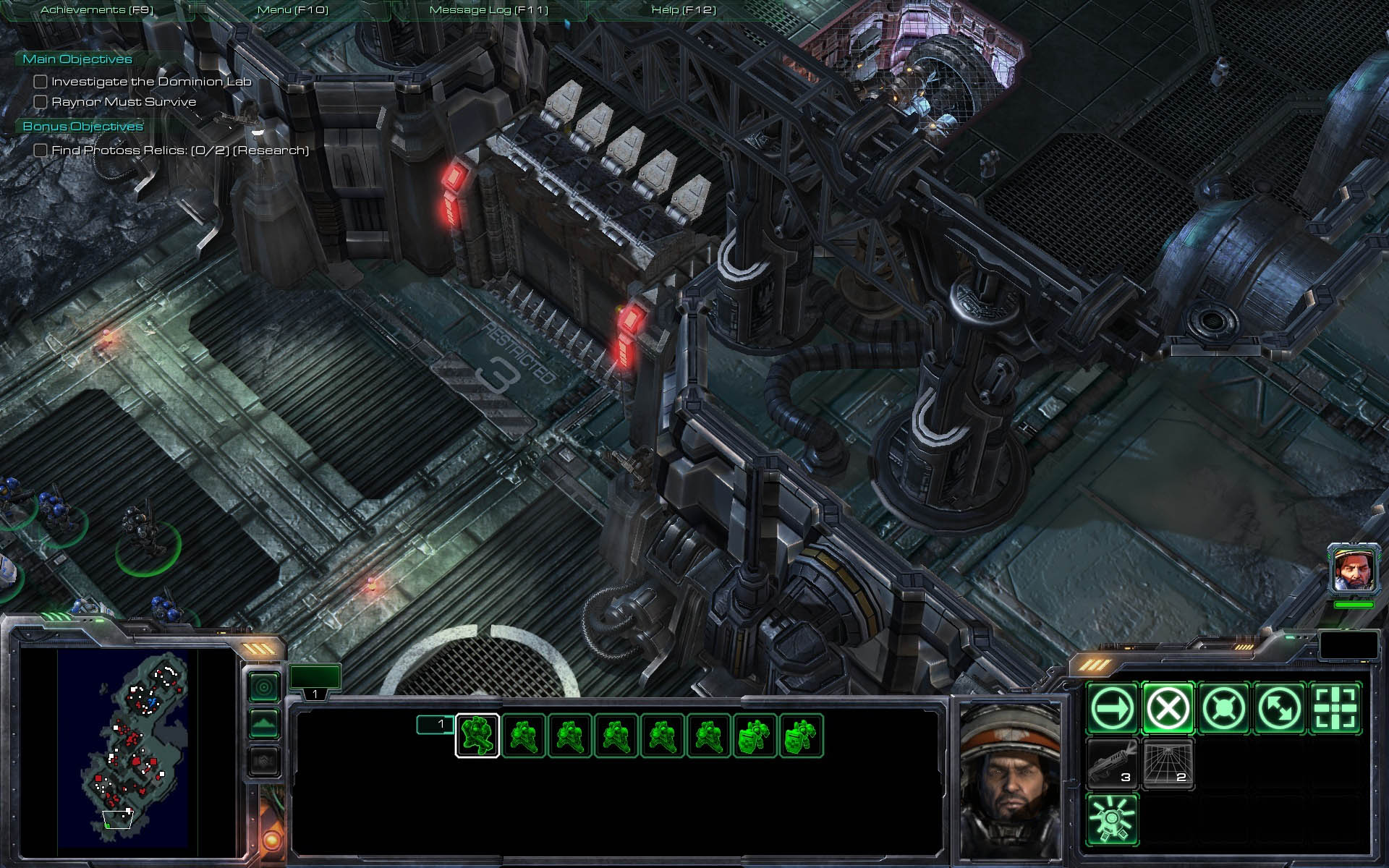Open the game Menu
Viewport: 1389px width, 868px height.
click(293, 10)
